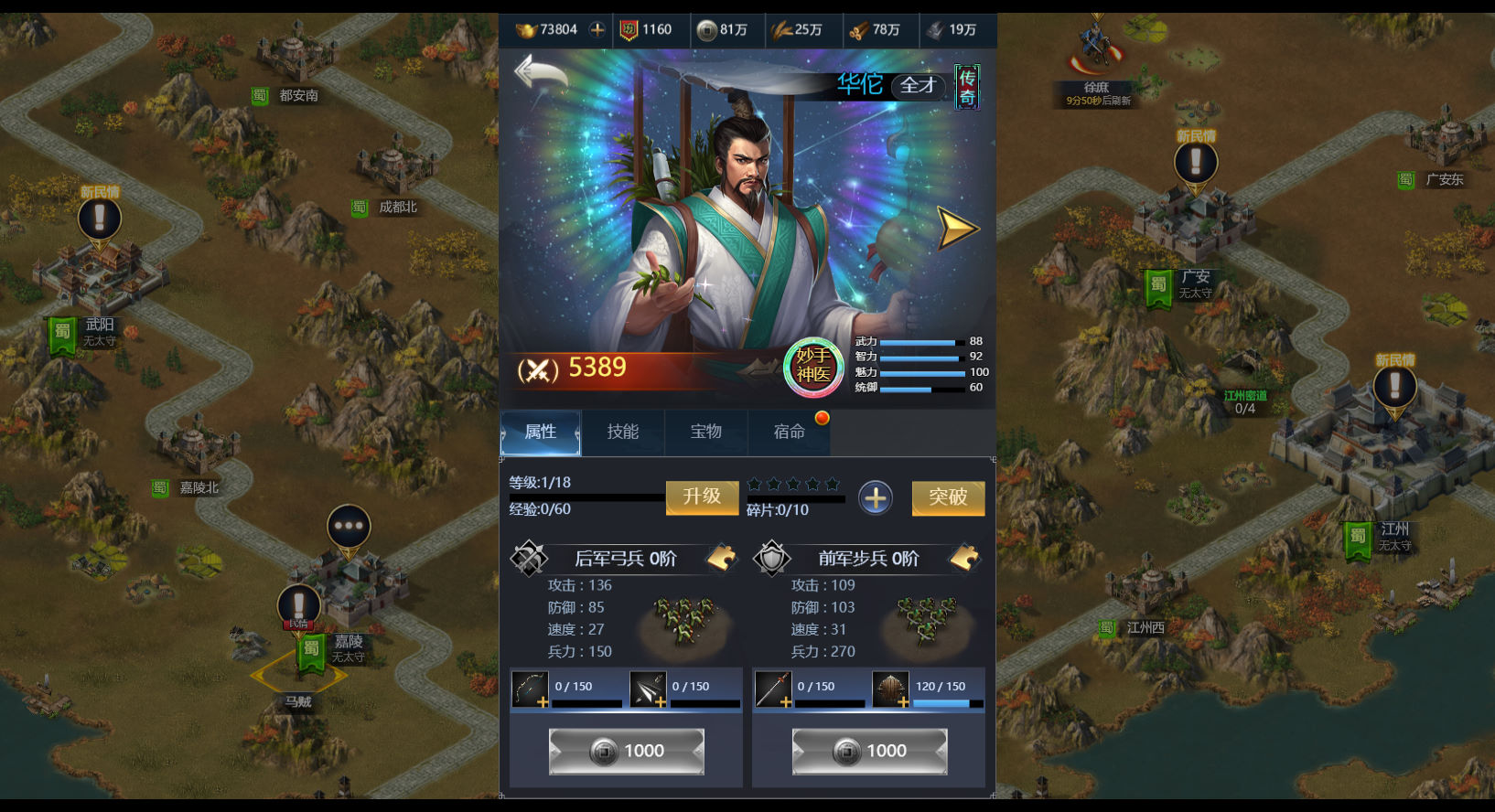Screen dimensions: 1495x812
Task: Upgrade 前军步兵 for 1000 coins
Action: point(869,752)
